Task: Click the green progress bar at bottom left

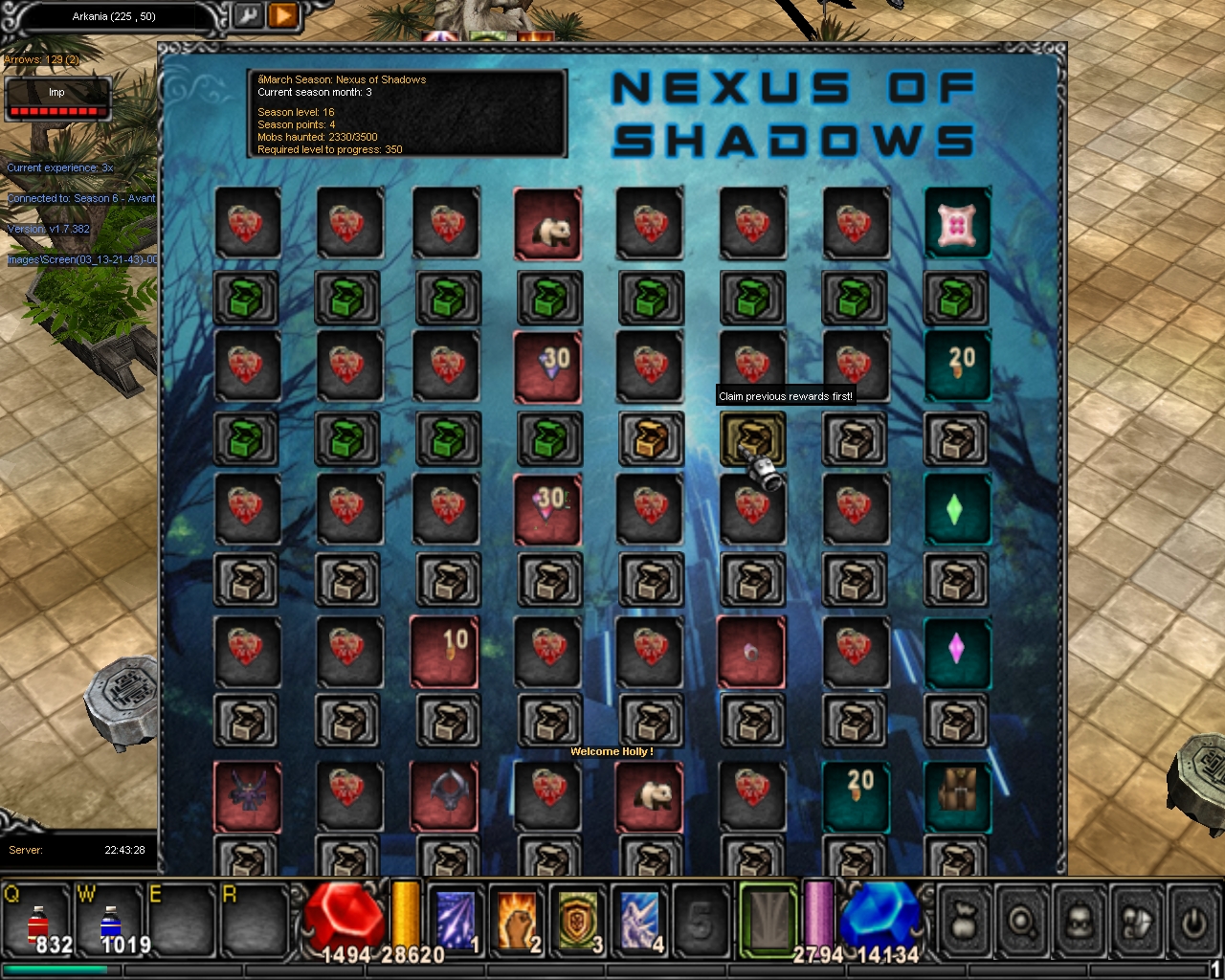Action: coord(57,970)
